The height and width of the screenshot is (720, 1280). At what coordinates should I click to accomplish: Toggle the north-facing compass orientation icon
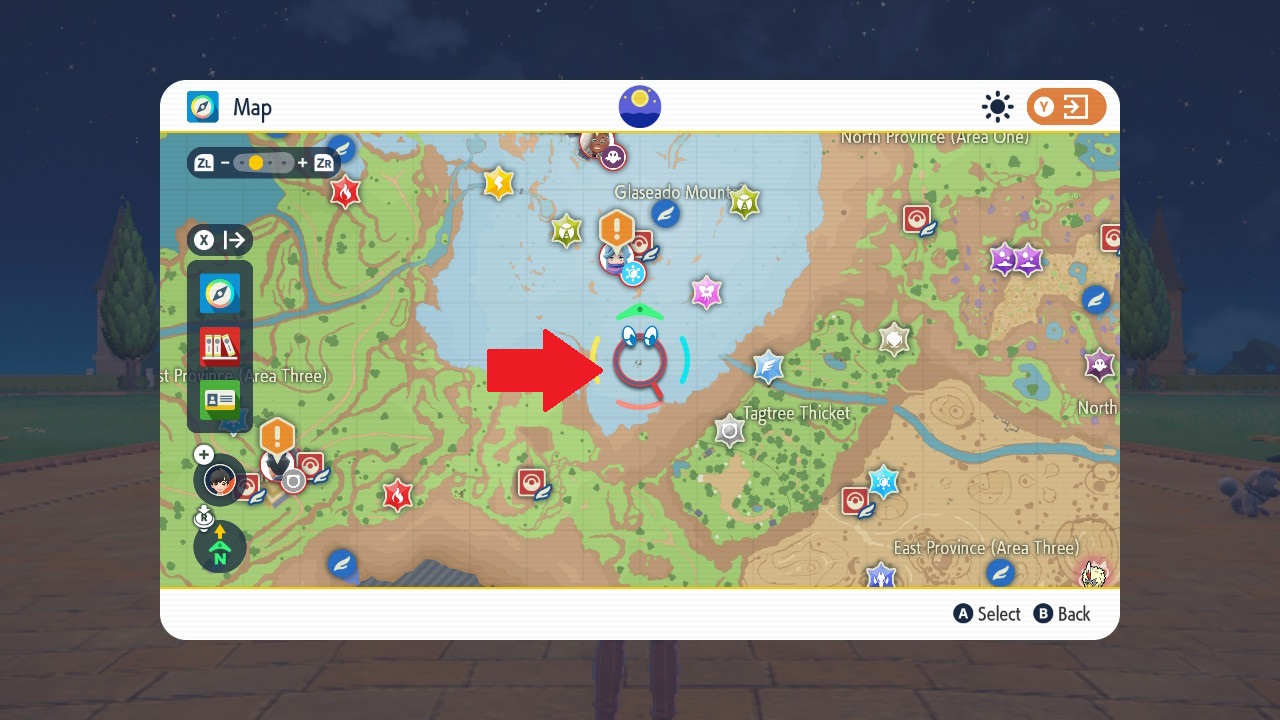(x=219, y=547)
